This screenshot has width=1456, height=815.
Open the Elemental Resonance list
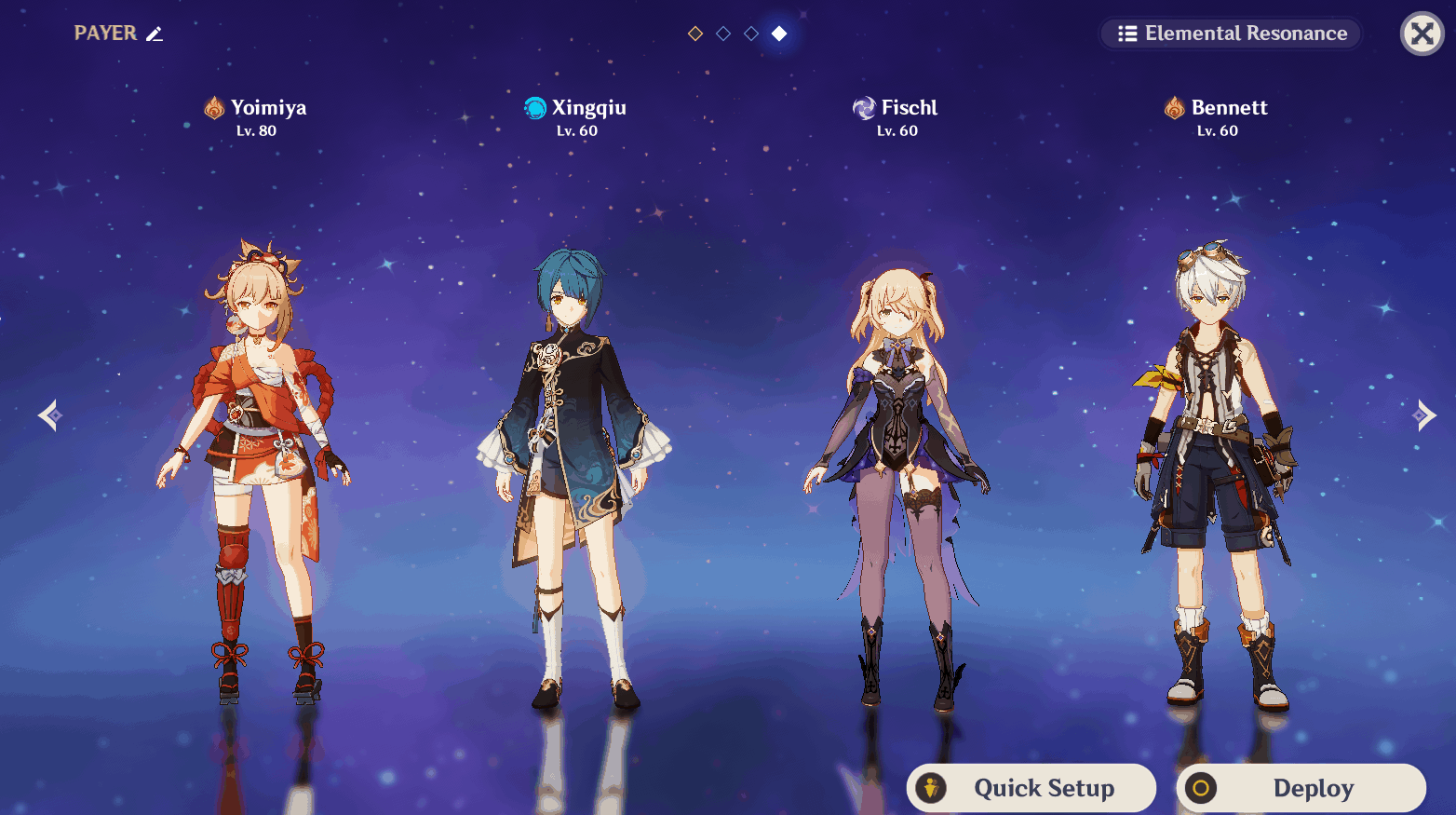1231,34
